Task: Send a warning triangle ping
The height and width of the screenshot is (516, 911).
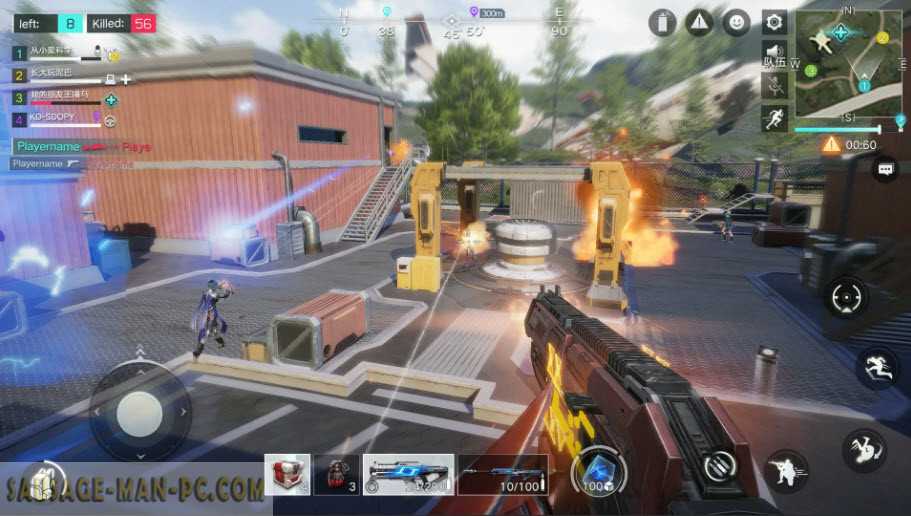Action: 700,22
